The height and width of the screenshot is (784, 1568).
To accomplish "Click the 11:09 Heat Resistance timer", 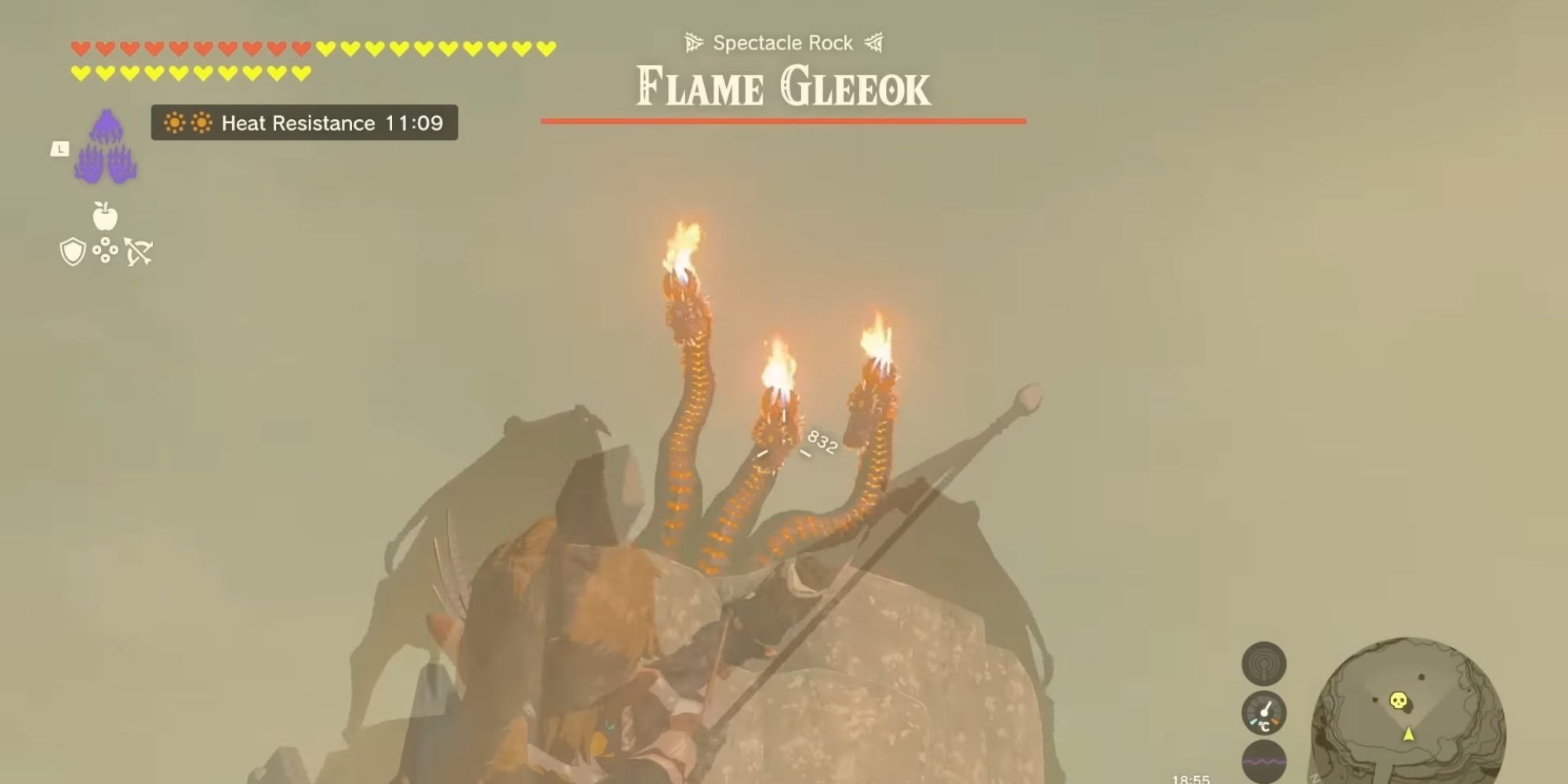I will [x=414, y=123].
